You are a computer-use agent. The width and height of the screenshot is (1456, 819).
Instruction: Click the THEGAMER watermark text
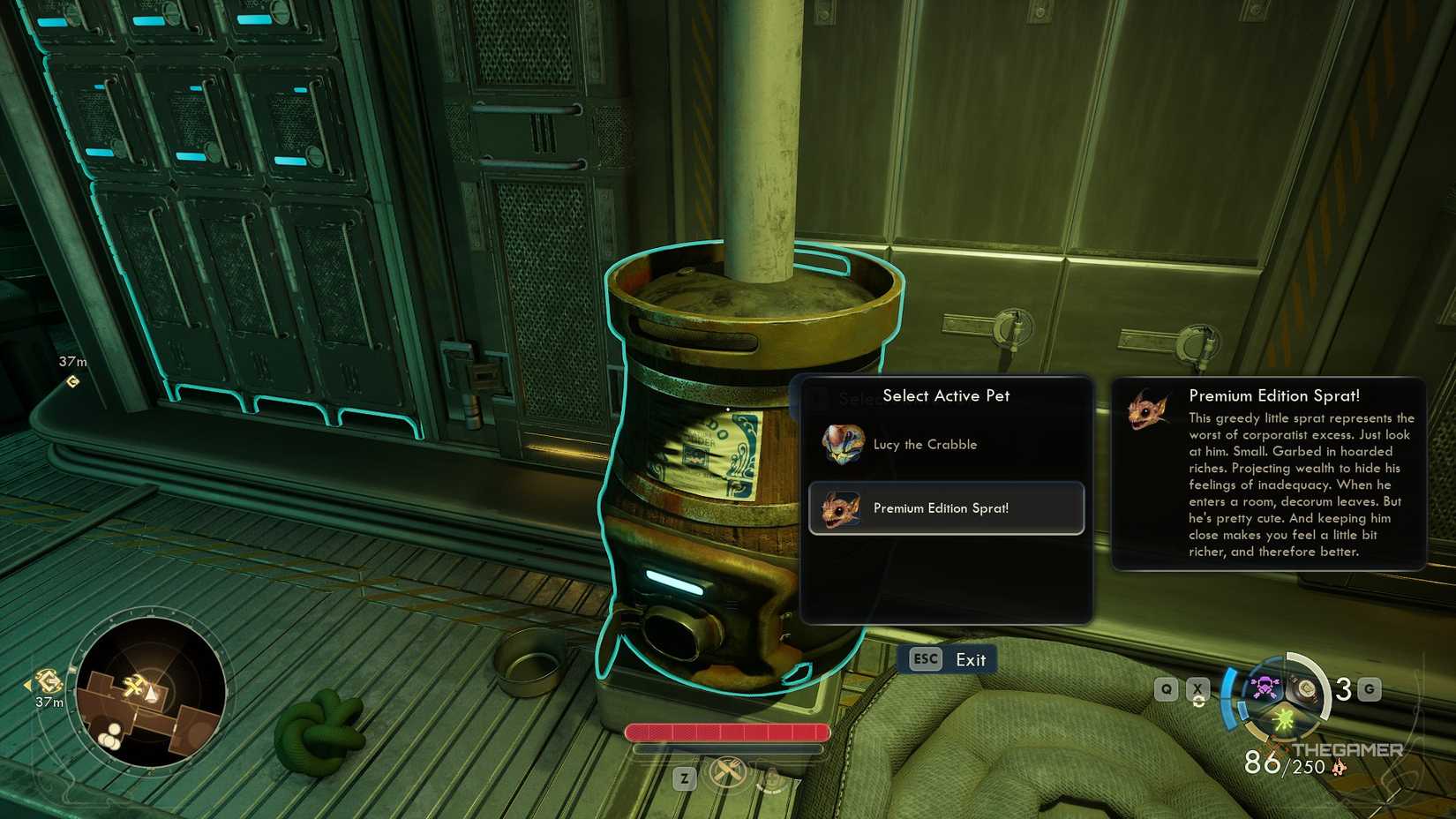pos(1348,749)
